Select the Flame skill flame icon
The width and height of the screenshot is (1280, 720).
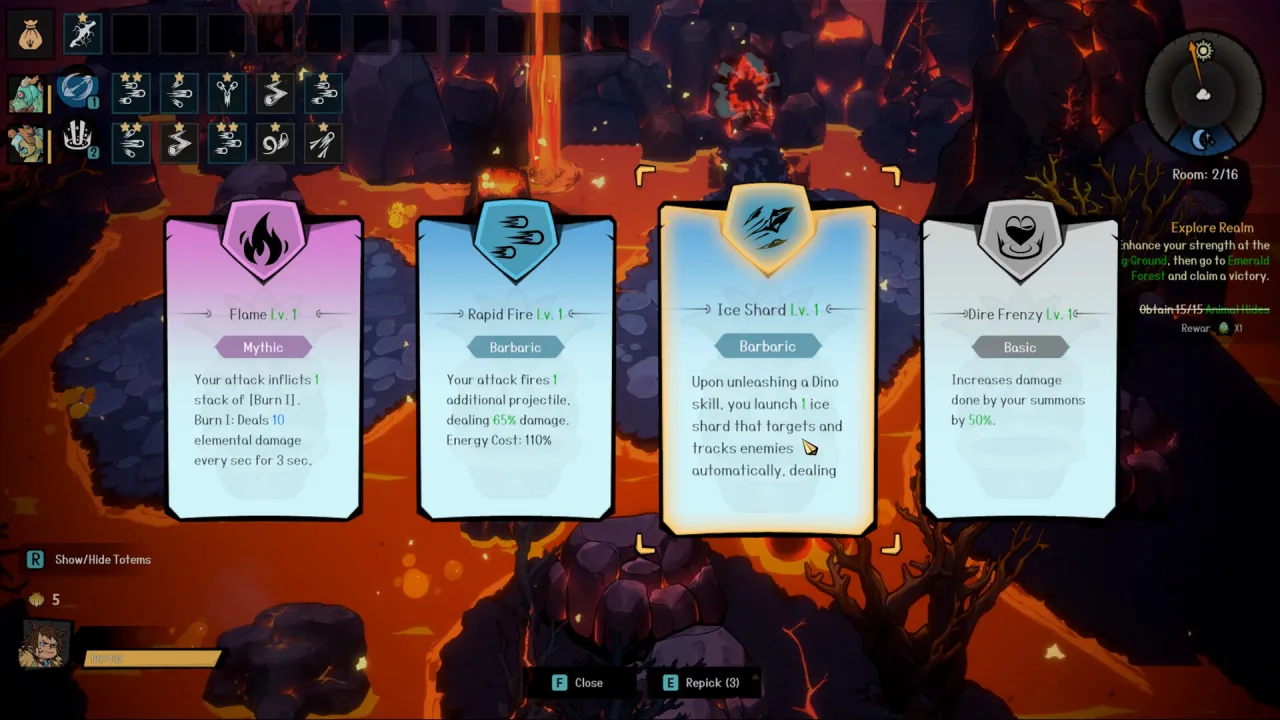click(x=263, y=240)
